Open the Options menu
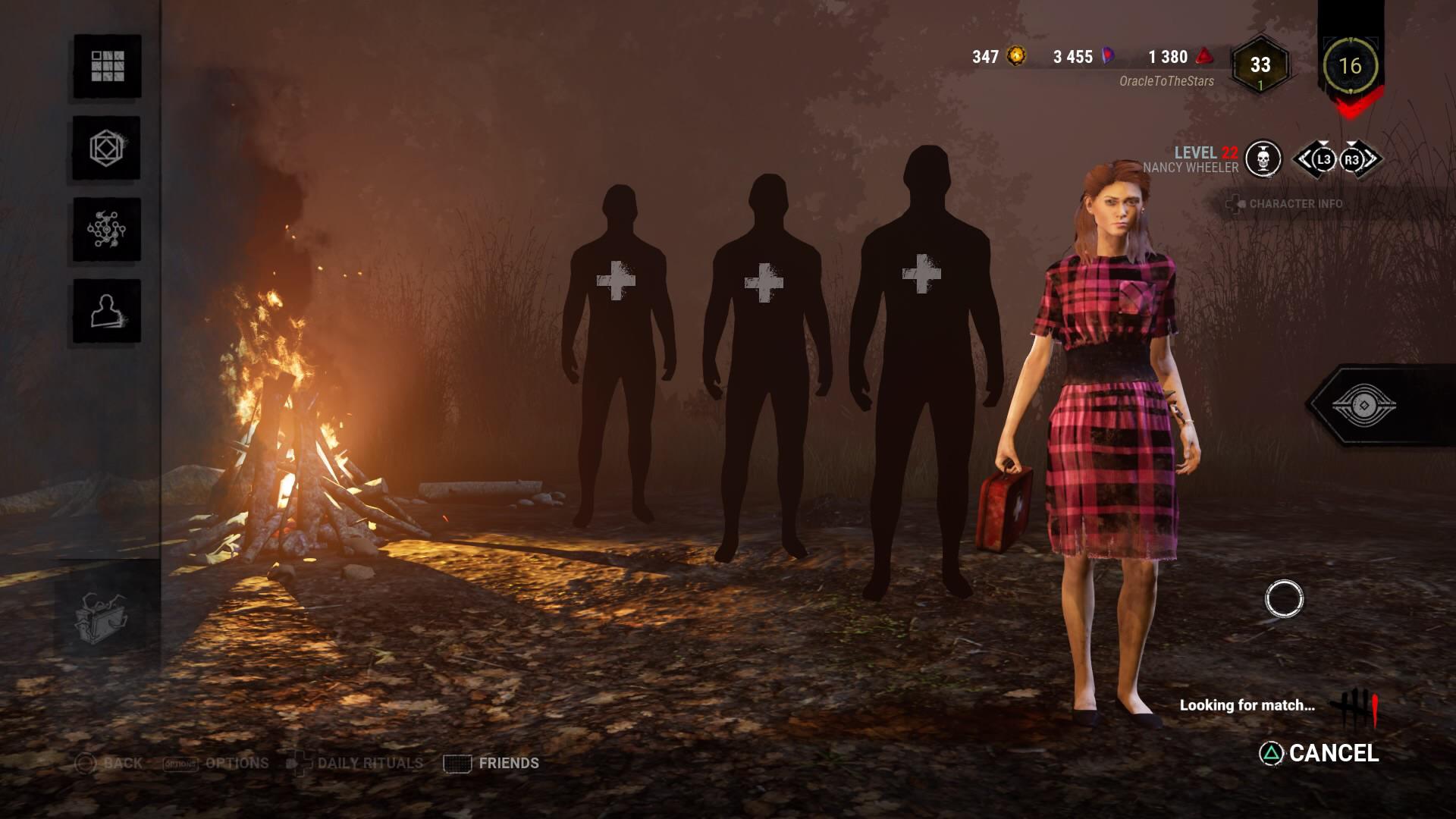This screenshot has height=819, width=1456. pyautogui.click(x=217, y=763)
